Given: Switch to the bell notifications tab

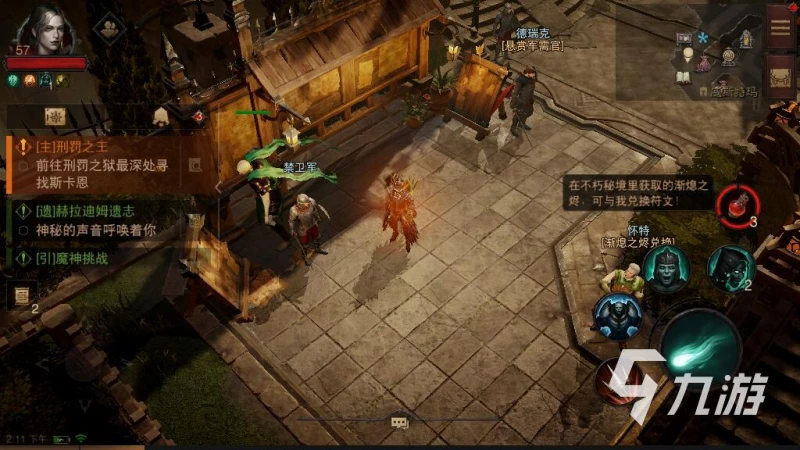Looking at the screenshot, I should point(160,116).
